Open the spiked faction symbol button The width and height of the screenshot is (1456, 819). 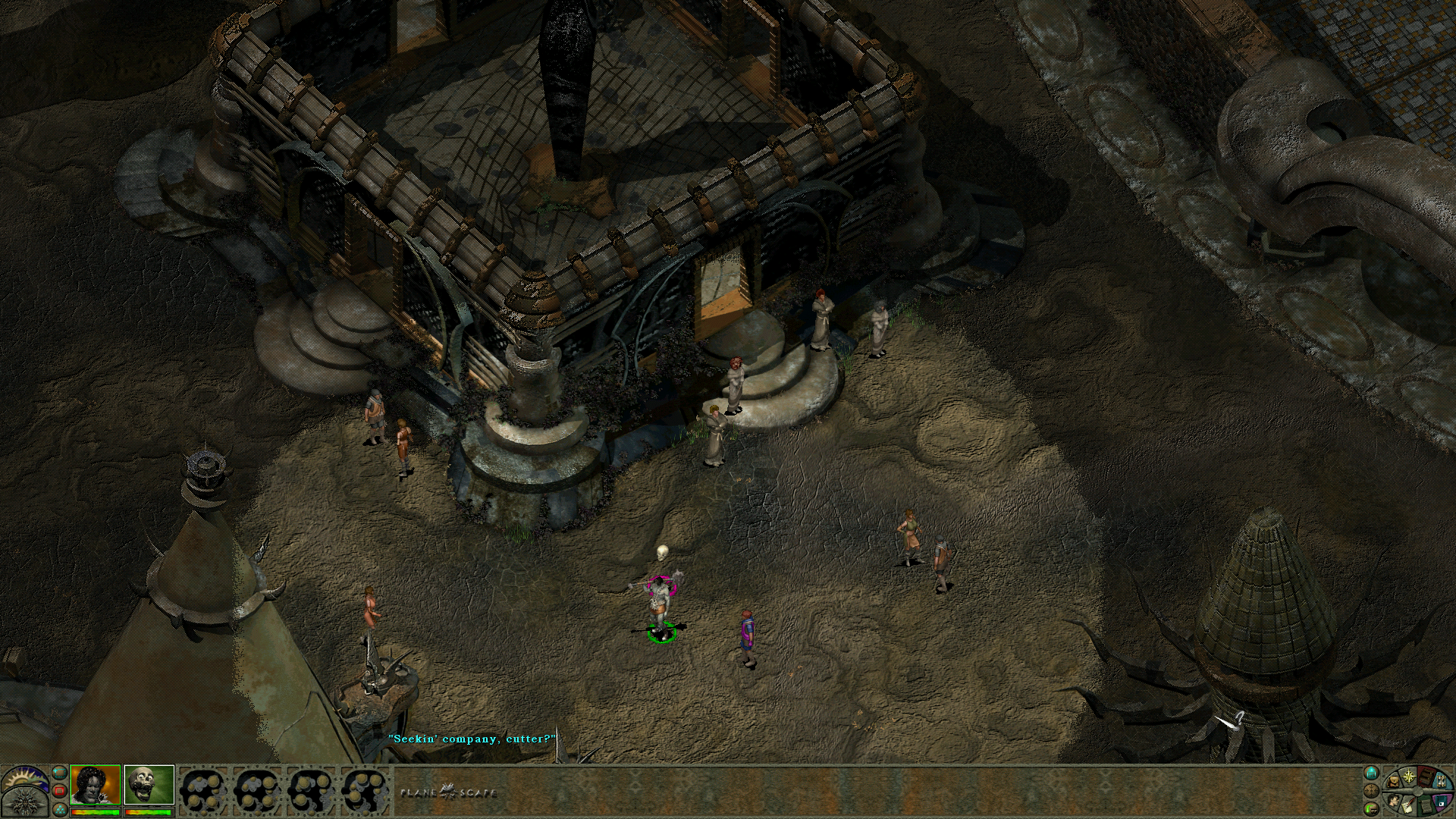[24, 803]
